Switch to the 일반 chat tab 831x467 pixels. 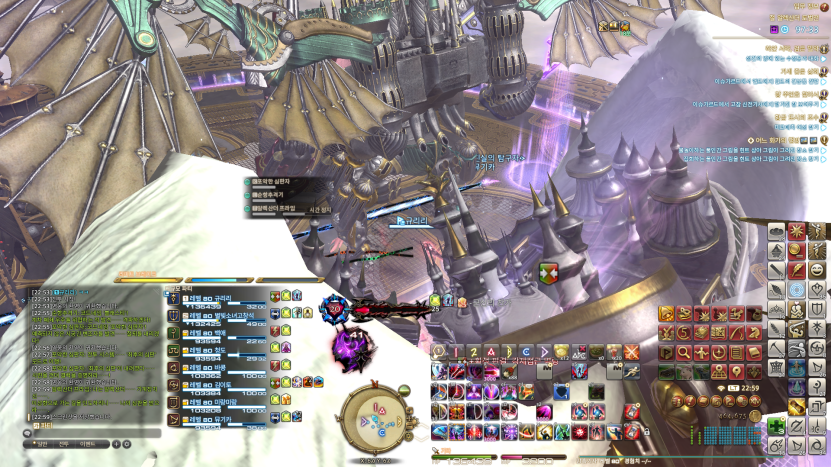click(41, 443)
